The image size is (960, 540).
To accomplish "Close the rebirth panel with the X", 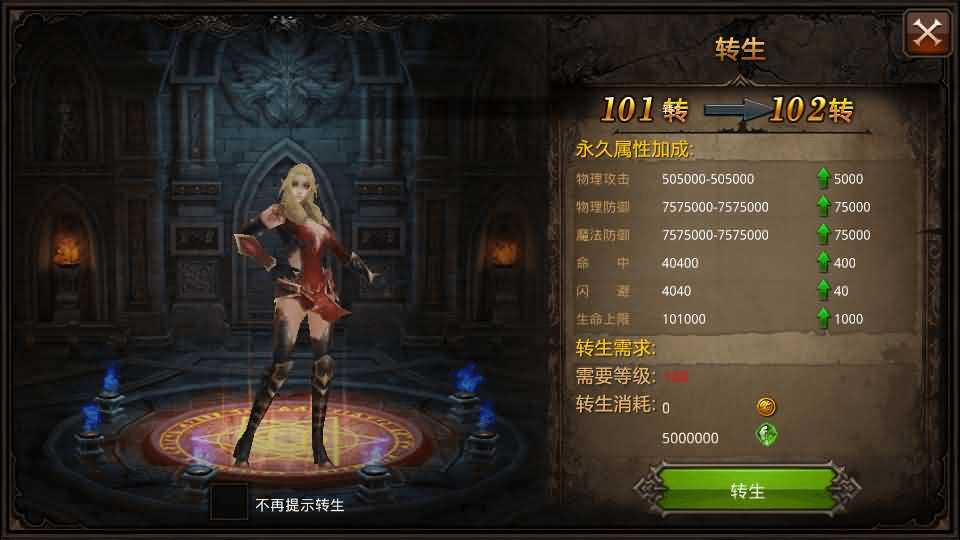I will (927, 34).
